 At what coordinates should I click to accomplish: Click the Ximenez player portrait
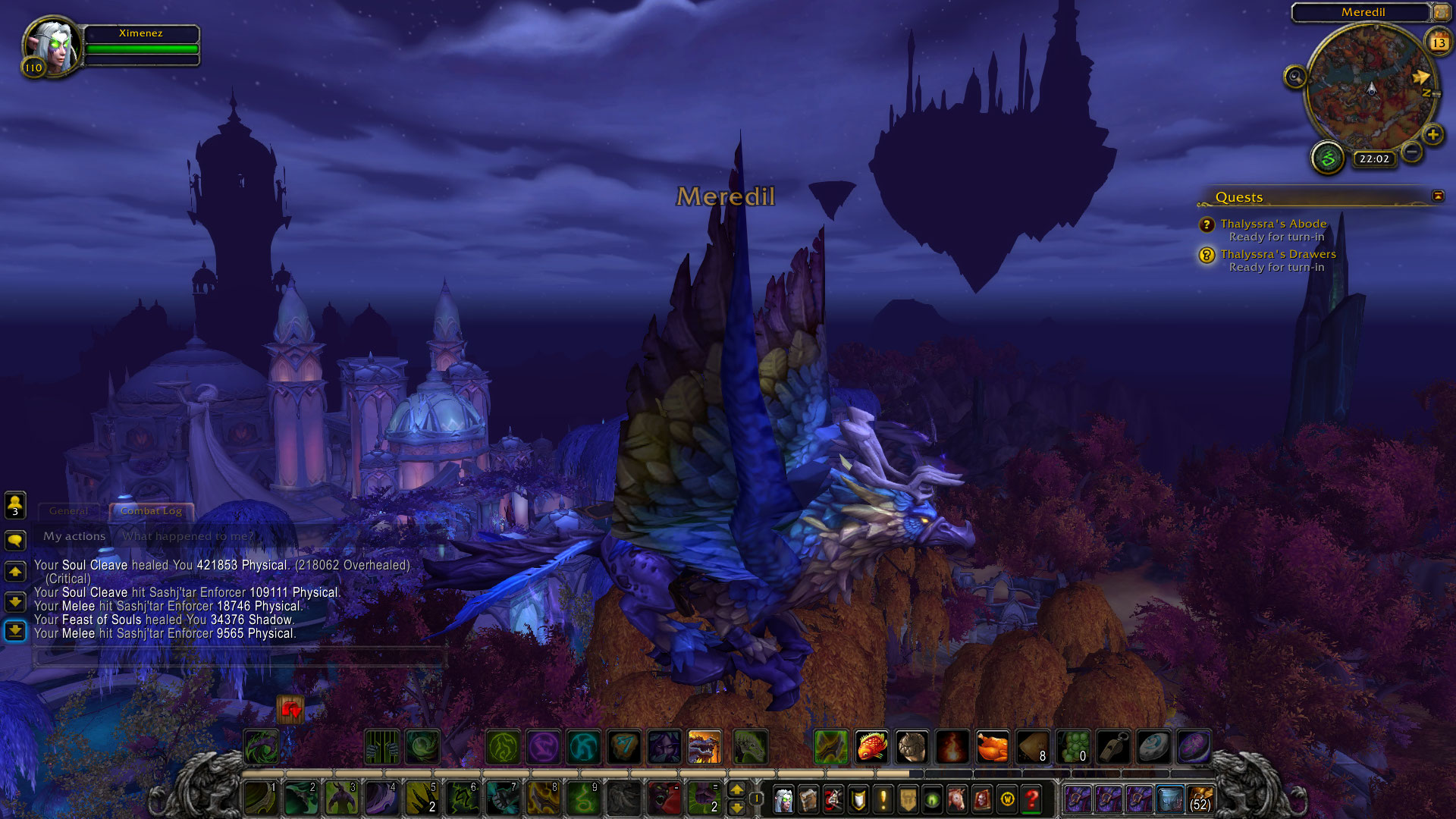click(x=52, y=45)
